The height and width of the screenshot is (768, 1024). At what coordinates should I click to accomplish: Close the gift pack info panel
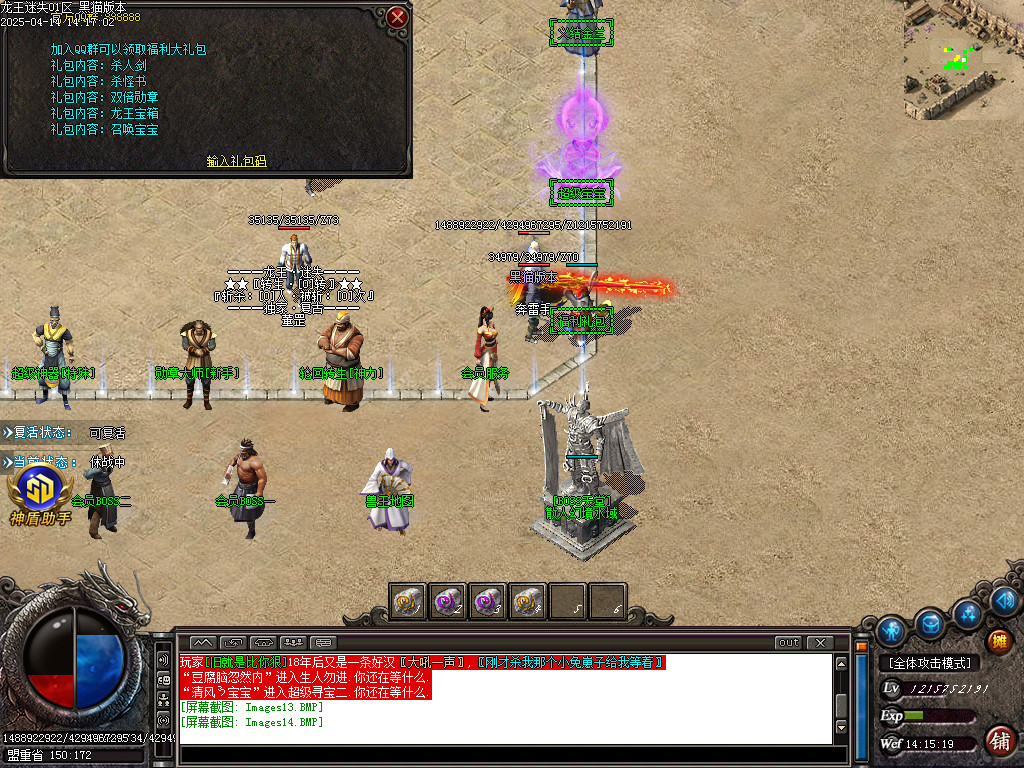[x=397, y=17]
